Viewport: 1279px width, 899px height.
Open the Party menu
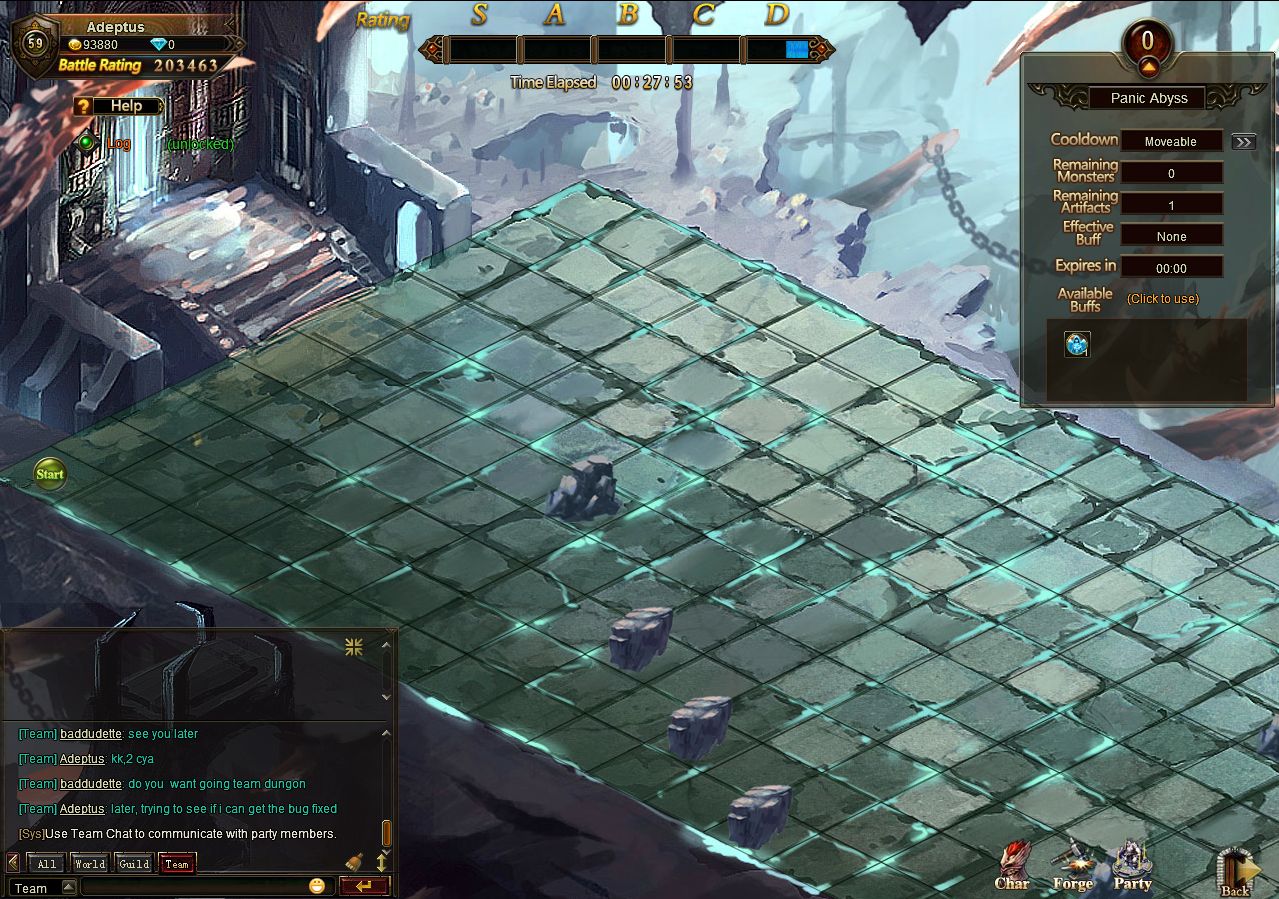[x=1132, y=866]
